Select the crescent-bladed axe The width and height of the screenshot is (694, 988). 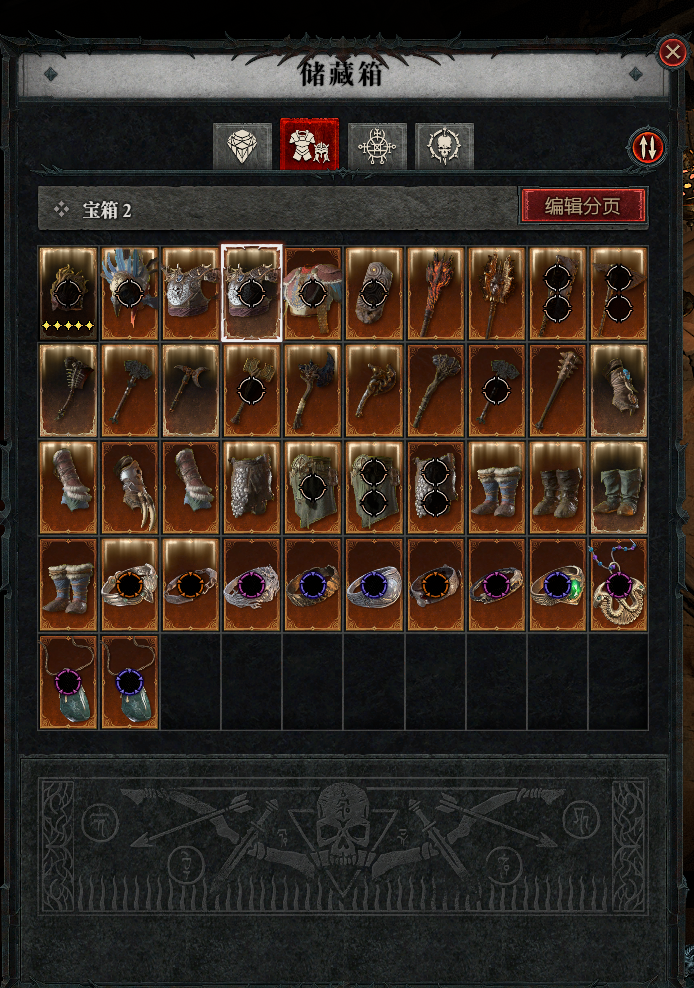191,391
